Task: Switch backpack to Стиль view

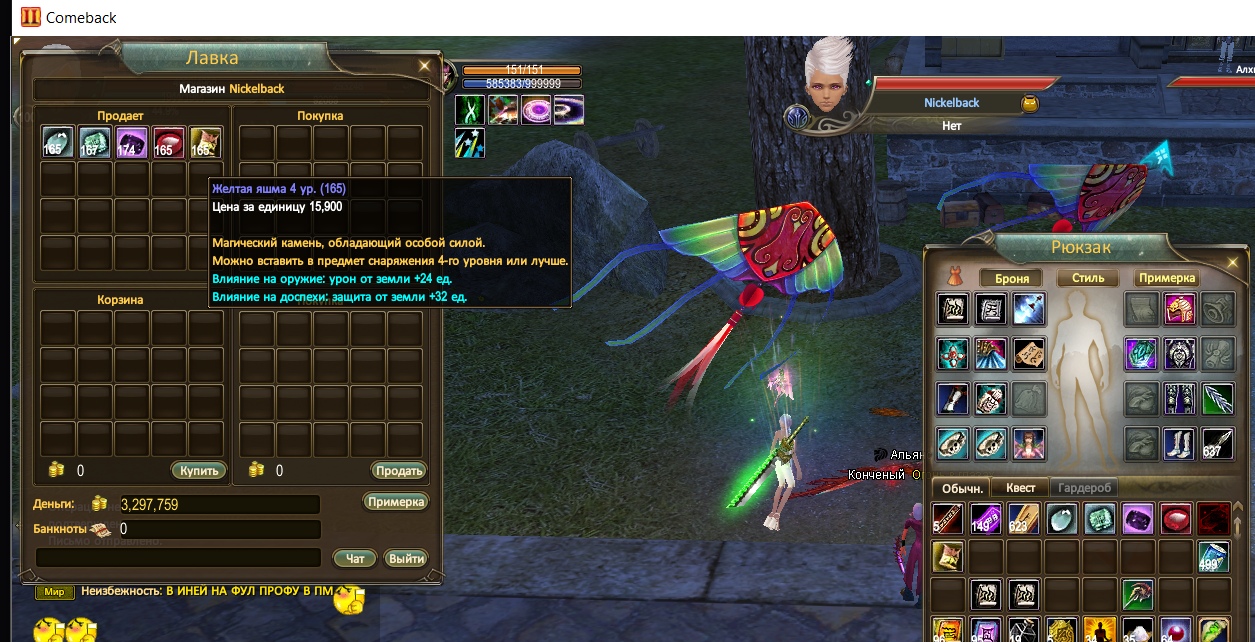Action: (x=1088, y=278)
